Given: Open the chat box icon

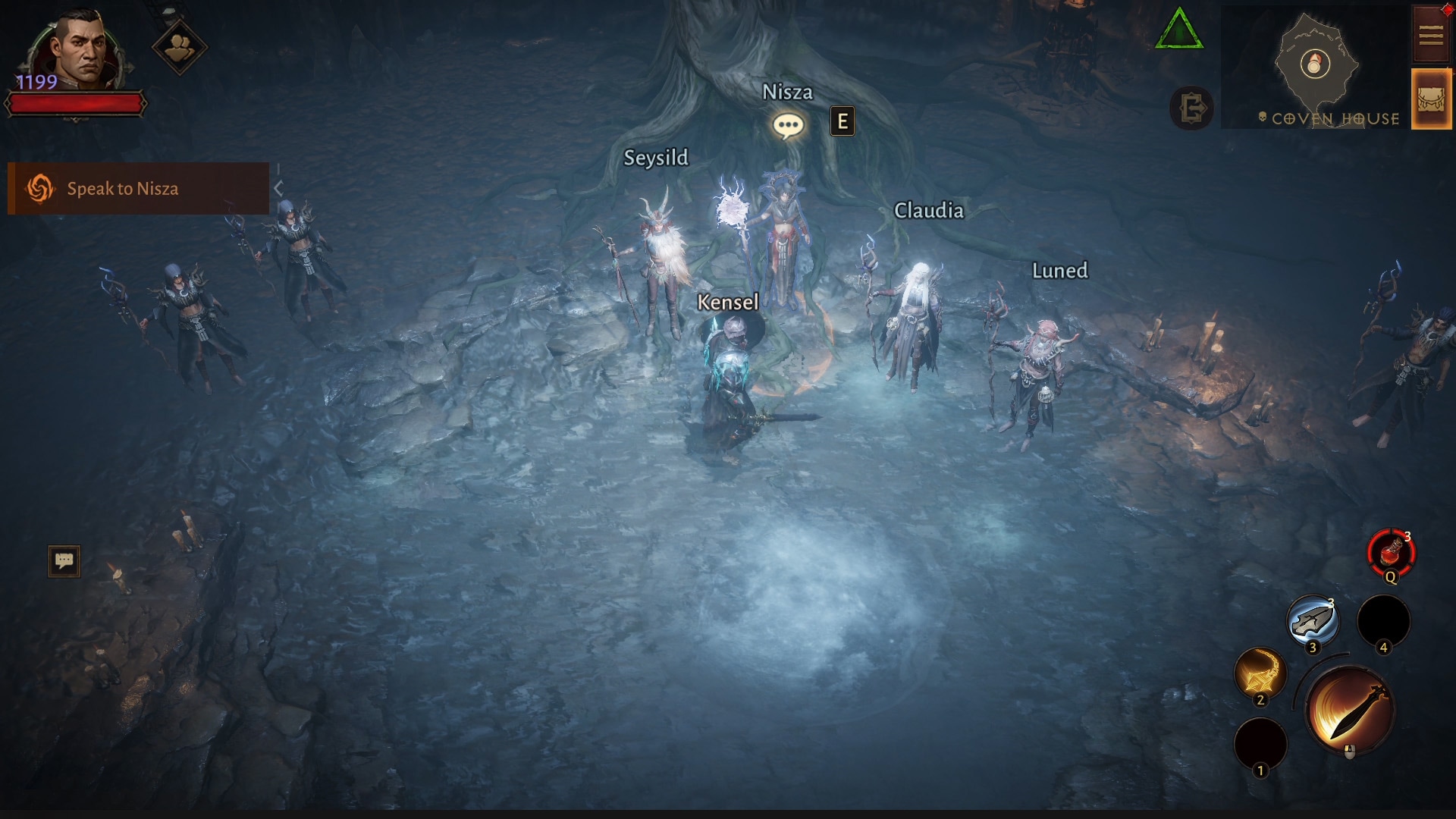Looking at the screenshot, I should (64, 561).
